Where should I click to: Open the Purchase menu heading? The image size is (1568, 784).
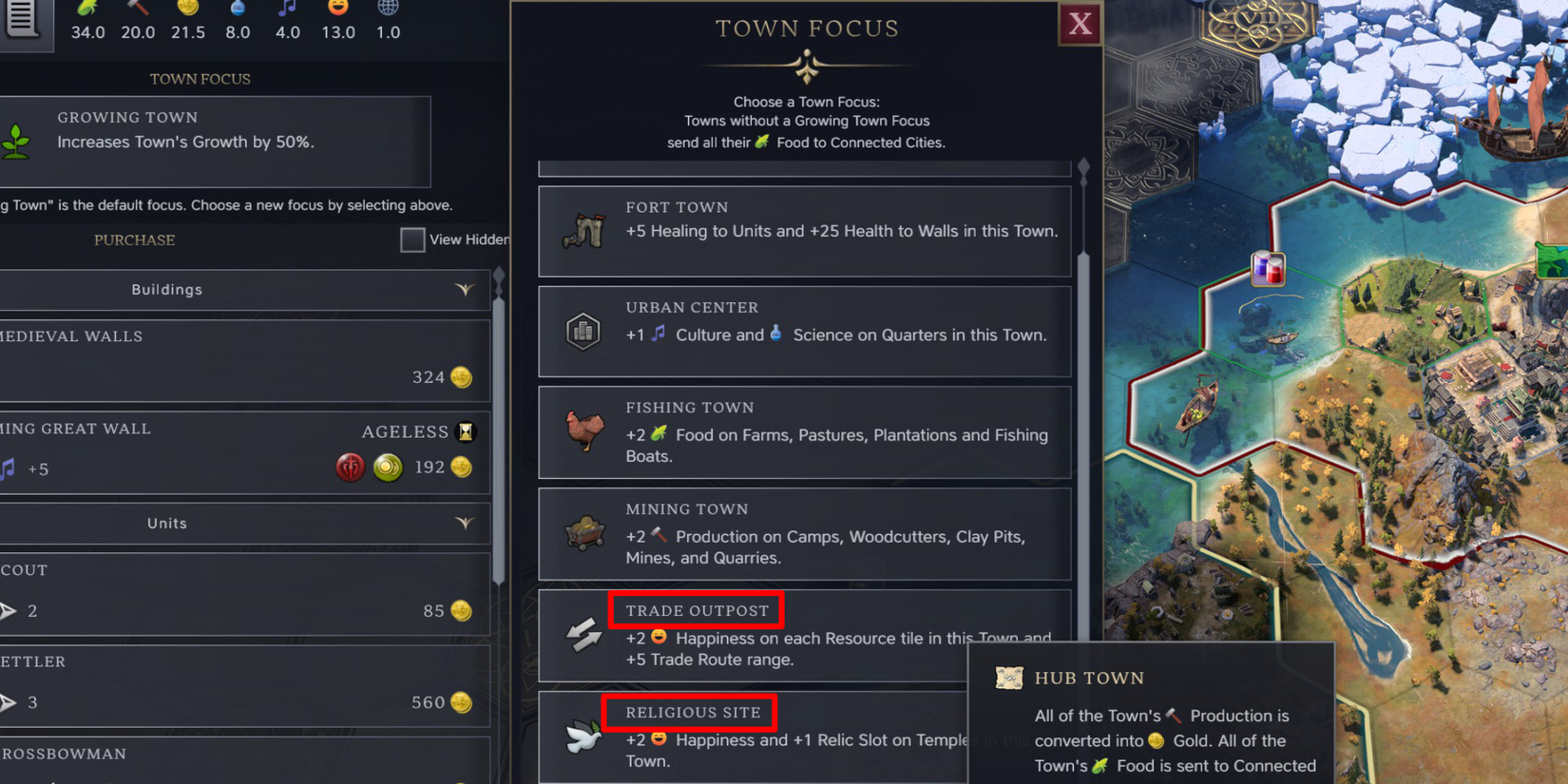[134, 239]
